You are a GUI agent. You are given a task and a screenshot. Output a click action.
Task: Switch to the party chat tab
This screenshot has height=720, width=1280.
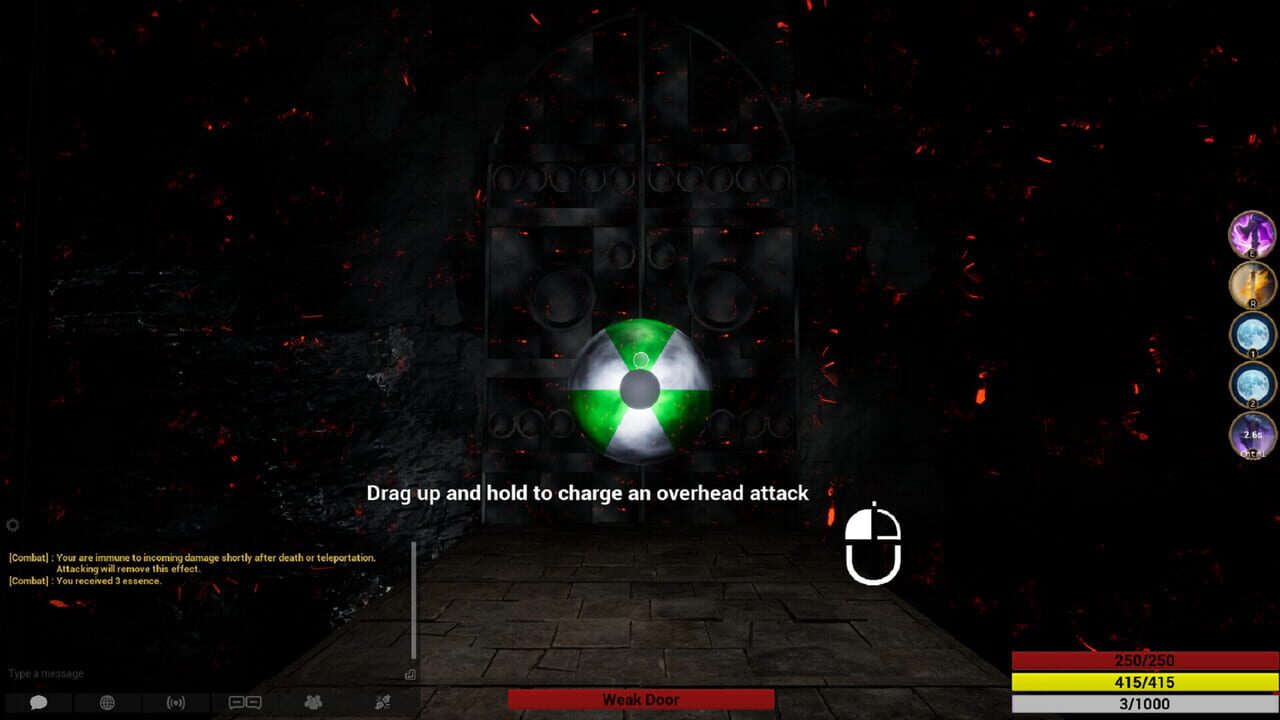(314, 701)
